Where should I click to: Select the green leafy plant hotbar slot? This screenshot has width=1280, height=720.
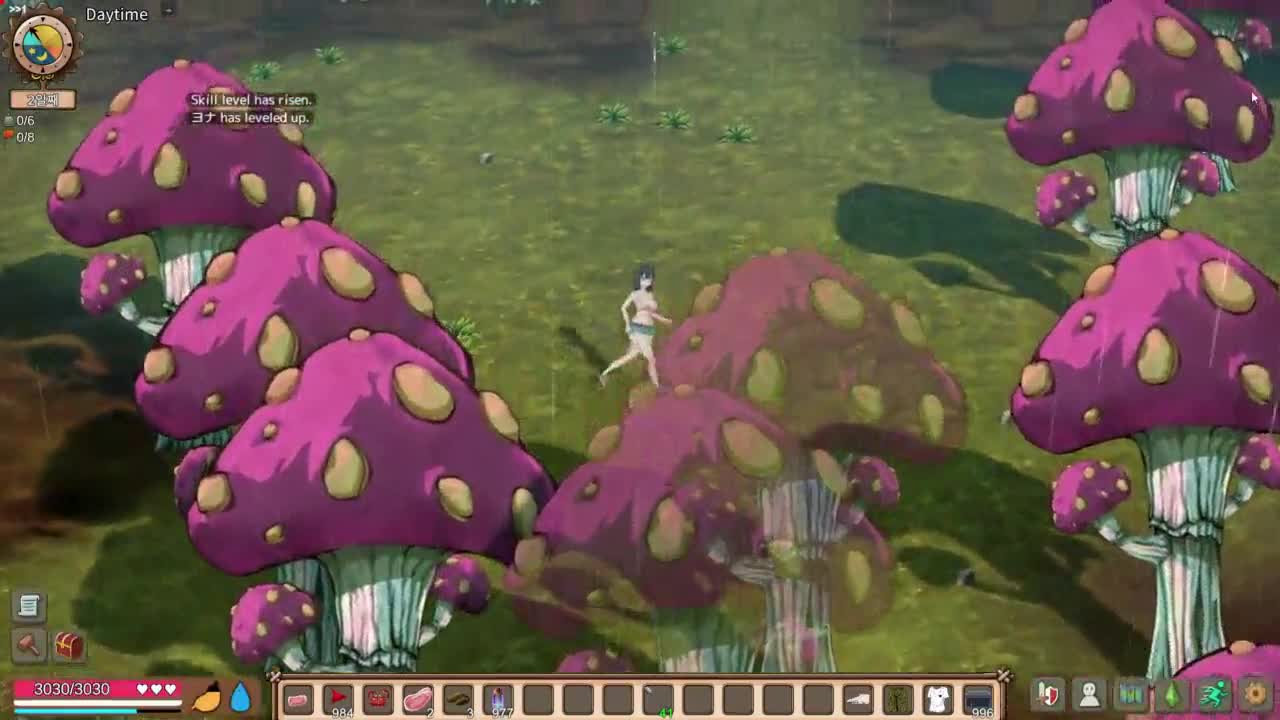898,699
